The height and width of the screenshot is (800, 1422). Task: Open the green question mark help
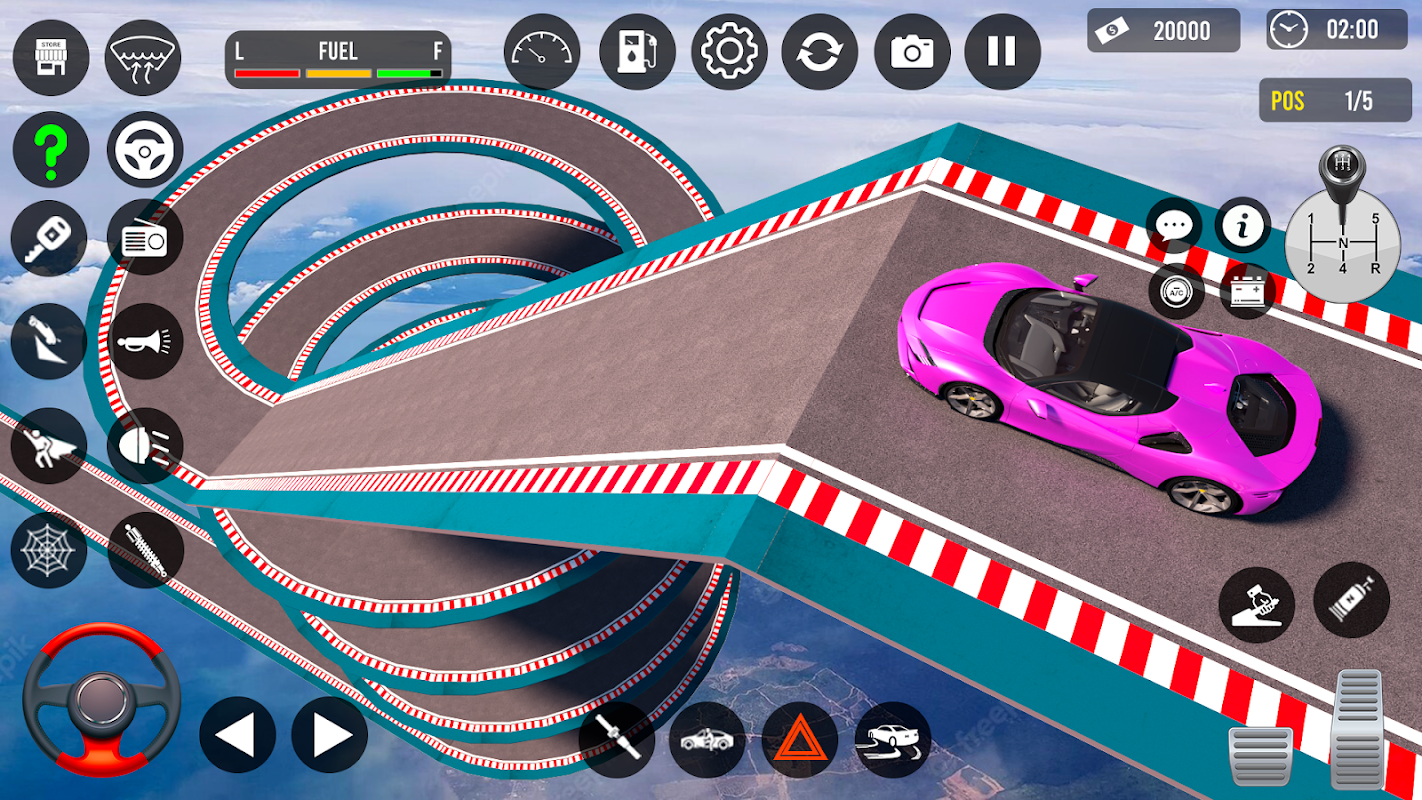point(50,150)
